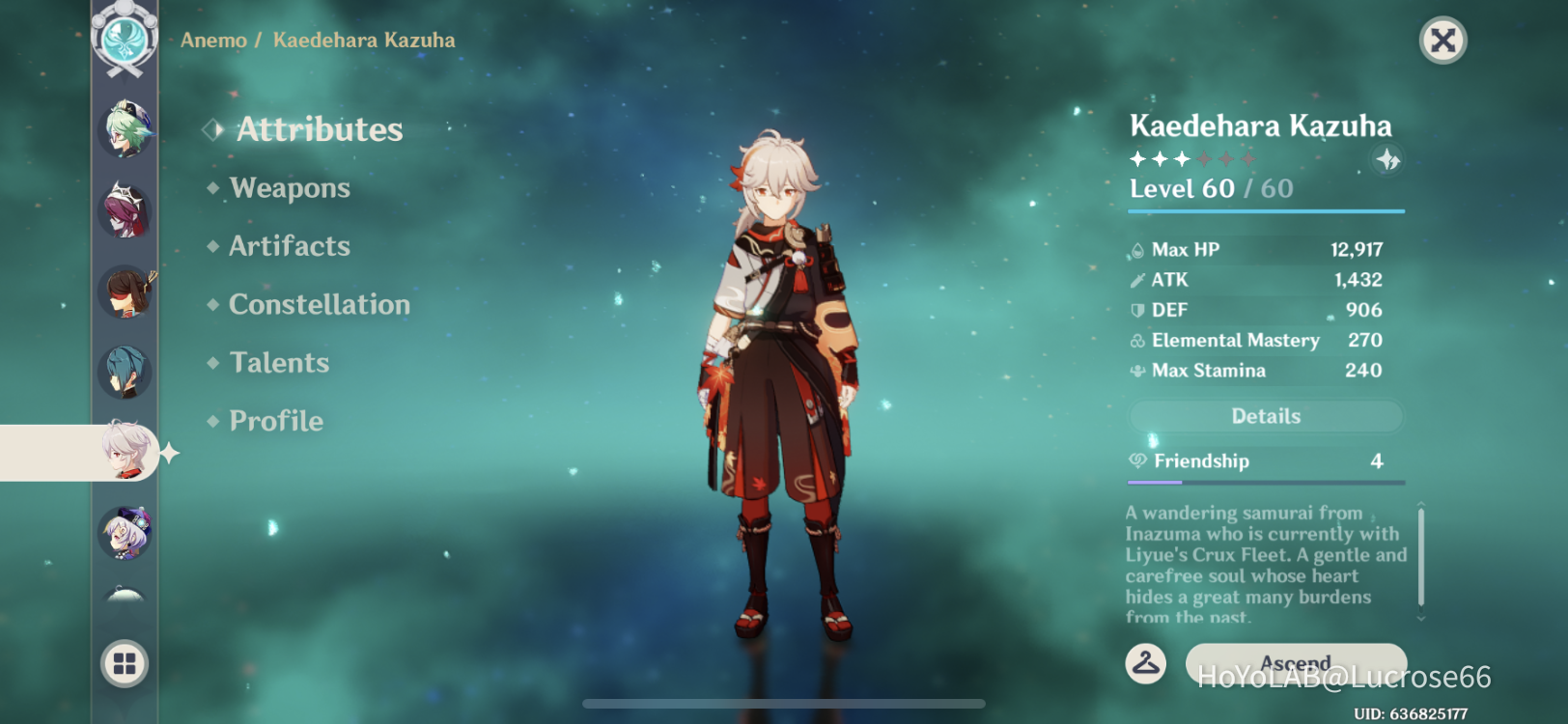Click the Anemo element emblem at top left
The height and width of the screenshot is (724, 1568).
124,39
